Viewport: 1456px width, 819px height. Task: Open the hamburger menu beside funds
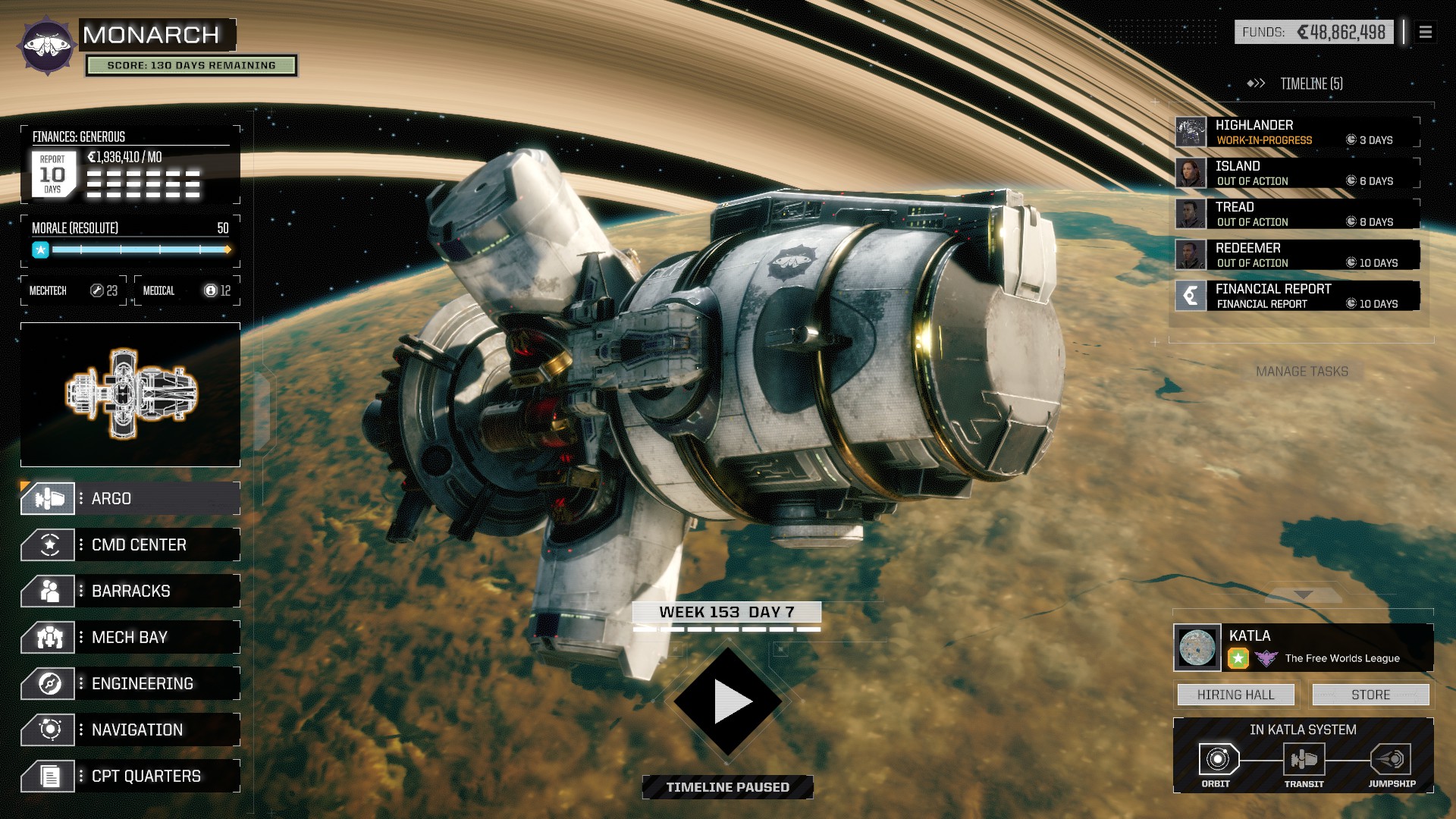click(1425, 33)
